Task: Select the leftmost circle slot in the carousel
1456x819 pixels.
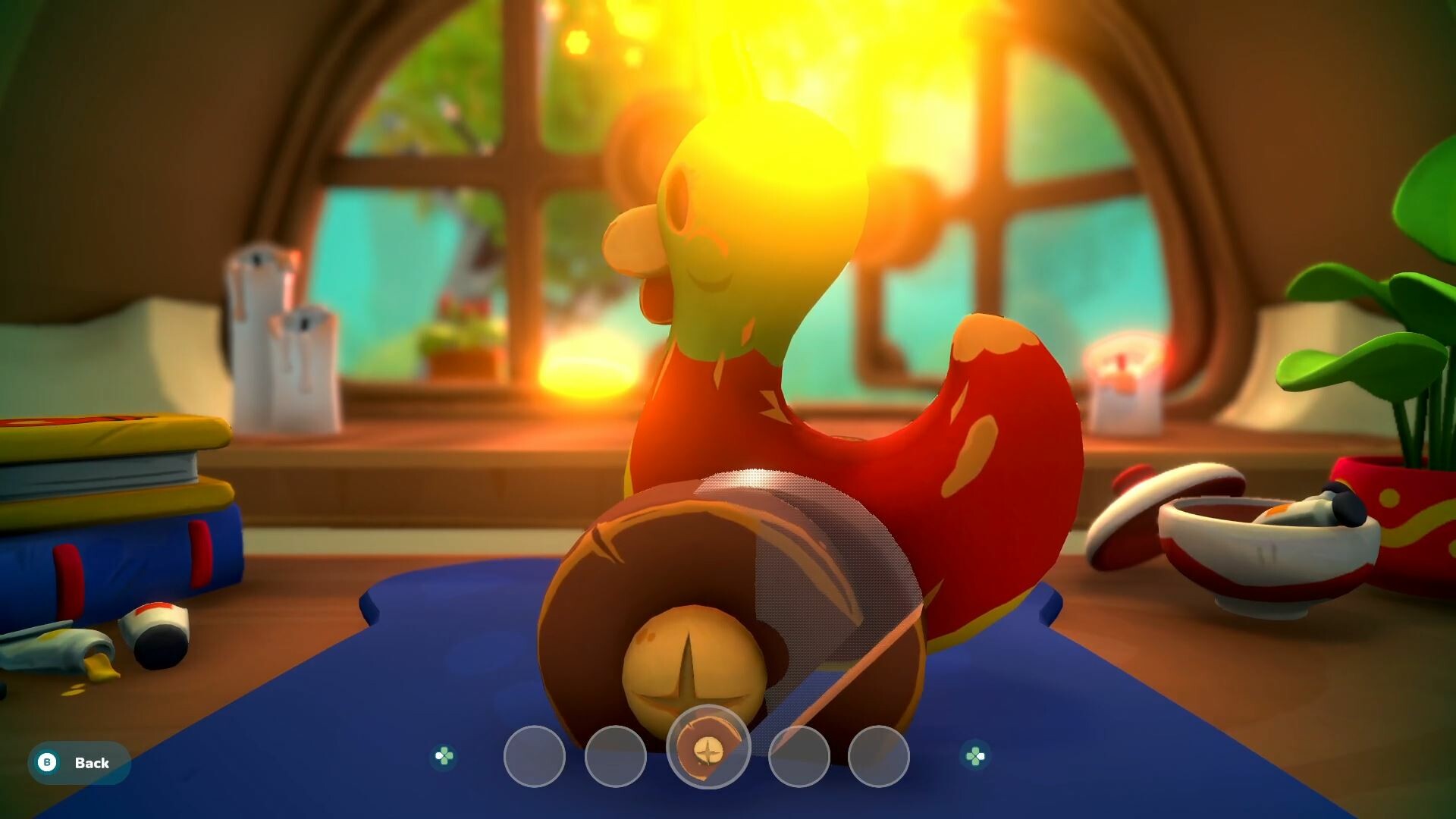Action: click(x=533, y=755)
